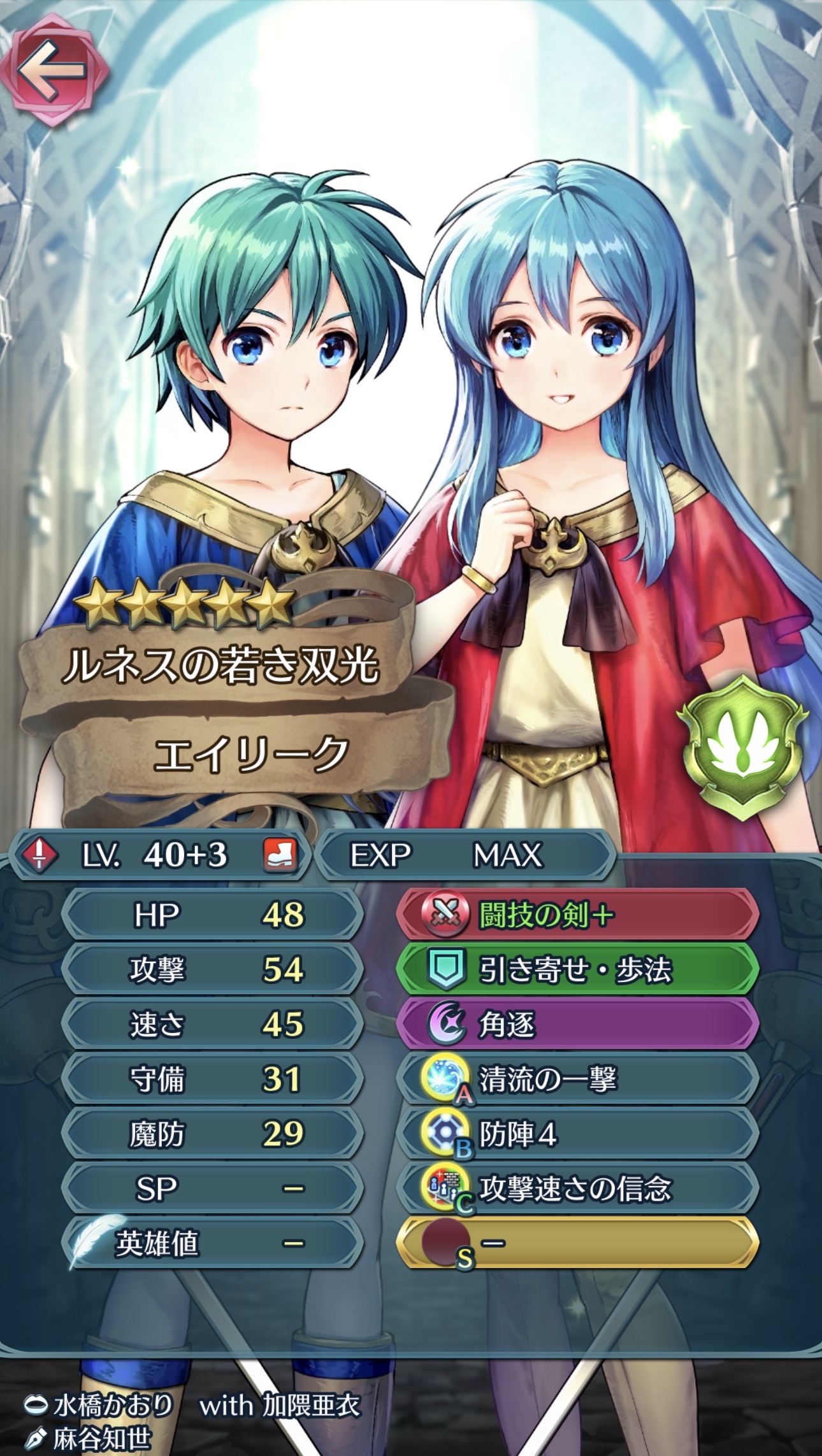The image size is (822, 1456).
Task: Open the LV. 40+3 level panel
Action: click(159, 855)
